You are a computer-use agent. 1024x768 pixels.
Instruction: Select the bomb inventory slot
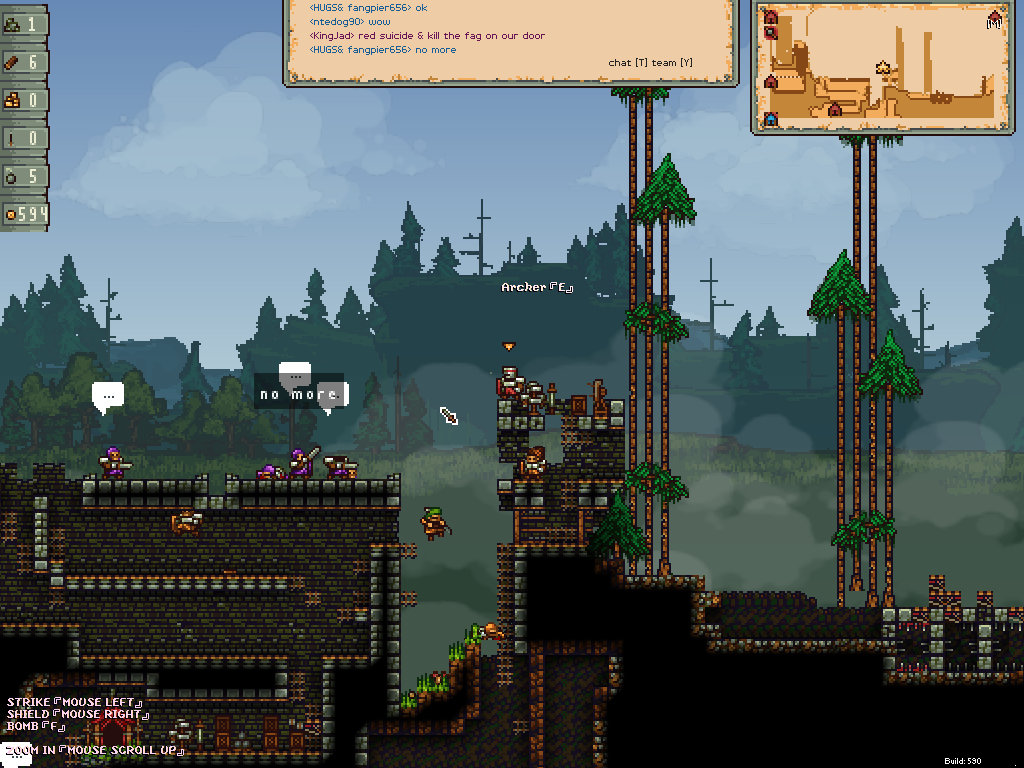(24, 176)
